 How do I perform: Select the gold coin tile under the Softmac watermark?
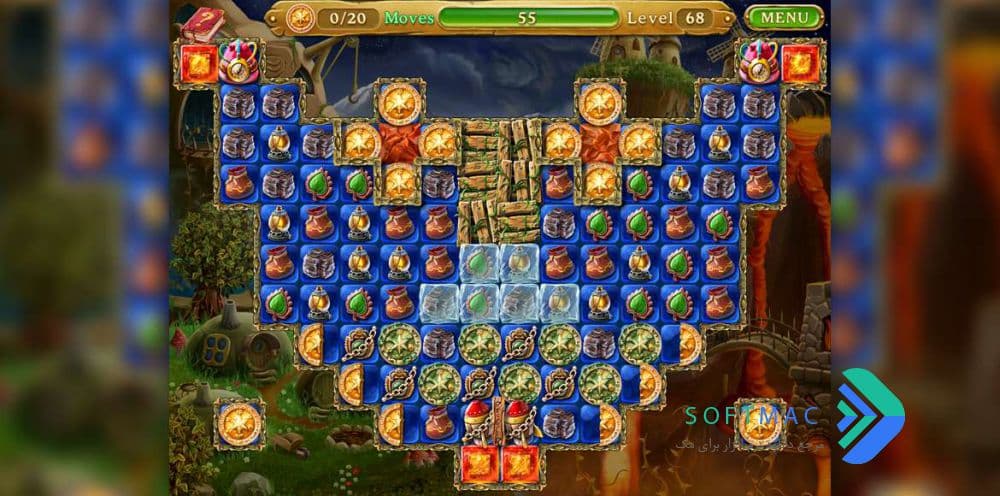pos(760,422)
